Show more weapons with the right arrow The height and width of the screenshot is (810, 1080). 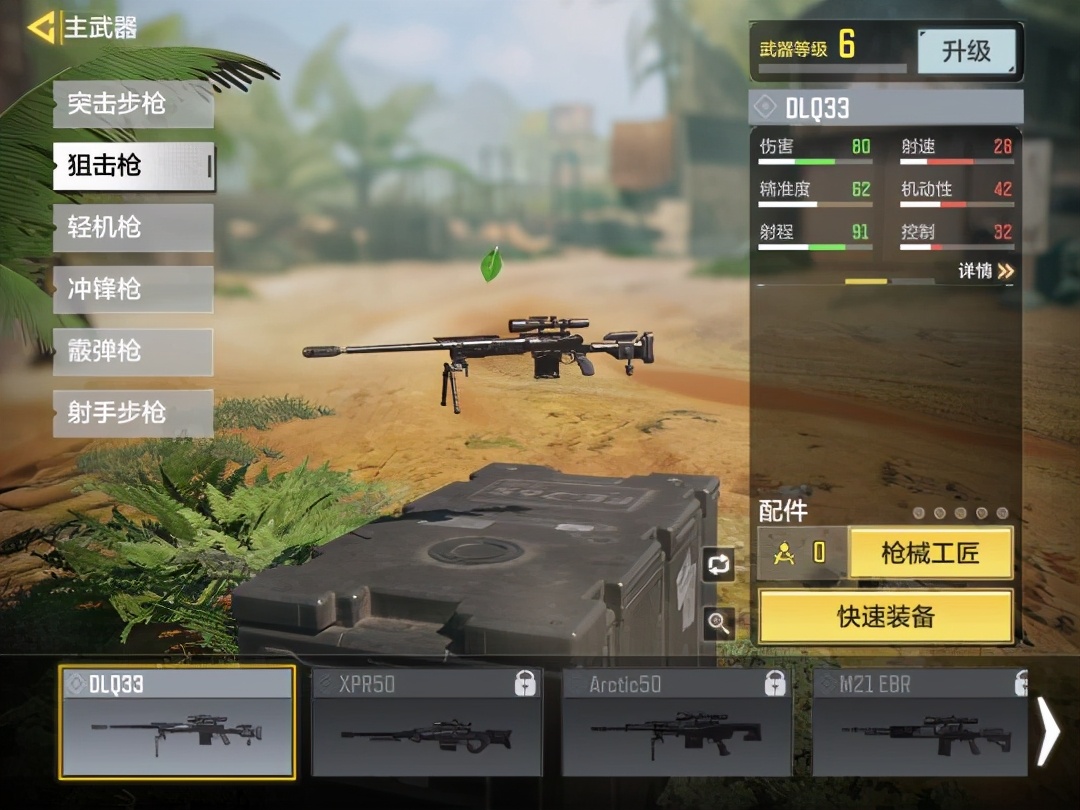click(x=1048, y=731)
